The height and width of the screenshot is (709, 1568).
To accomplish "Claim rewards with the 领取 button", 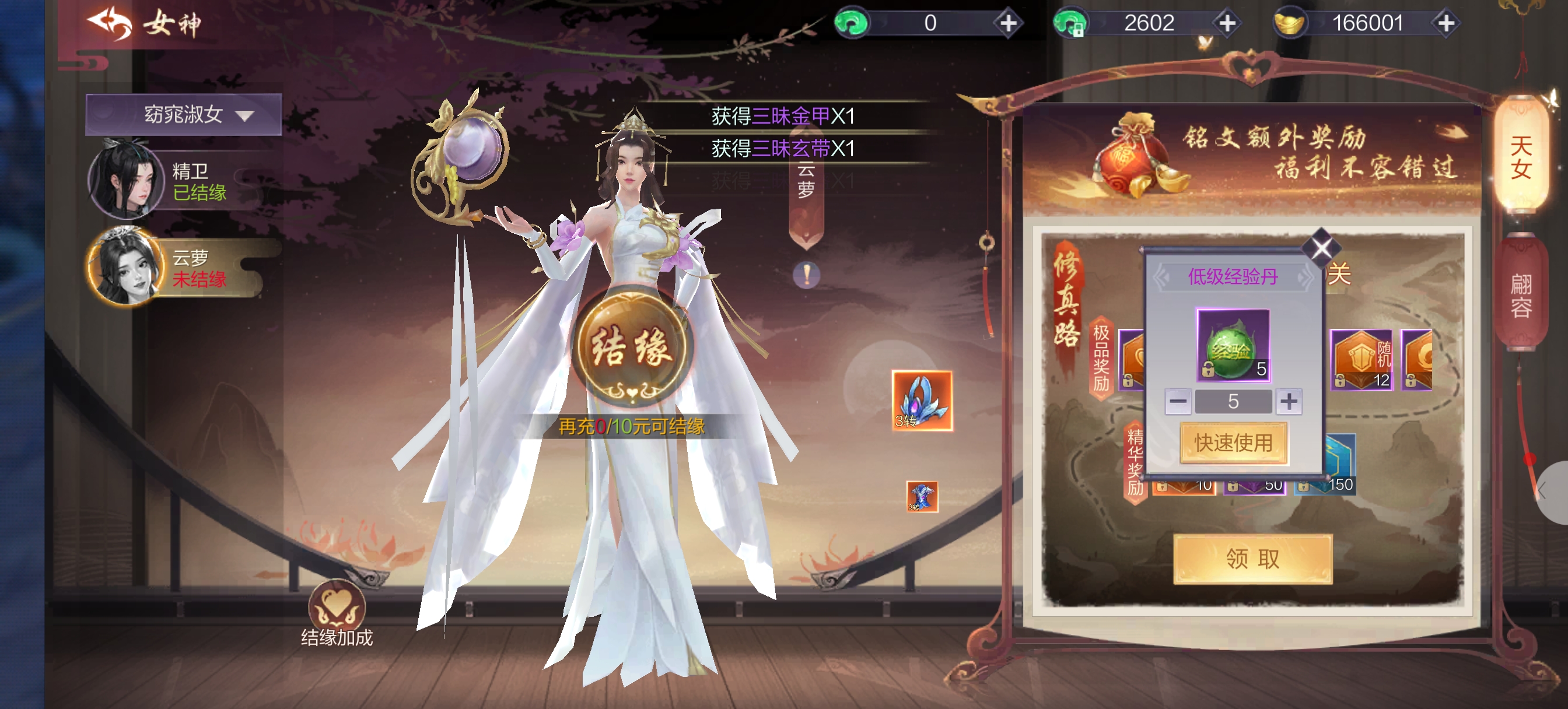I will coord(1252,559).
